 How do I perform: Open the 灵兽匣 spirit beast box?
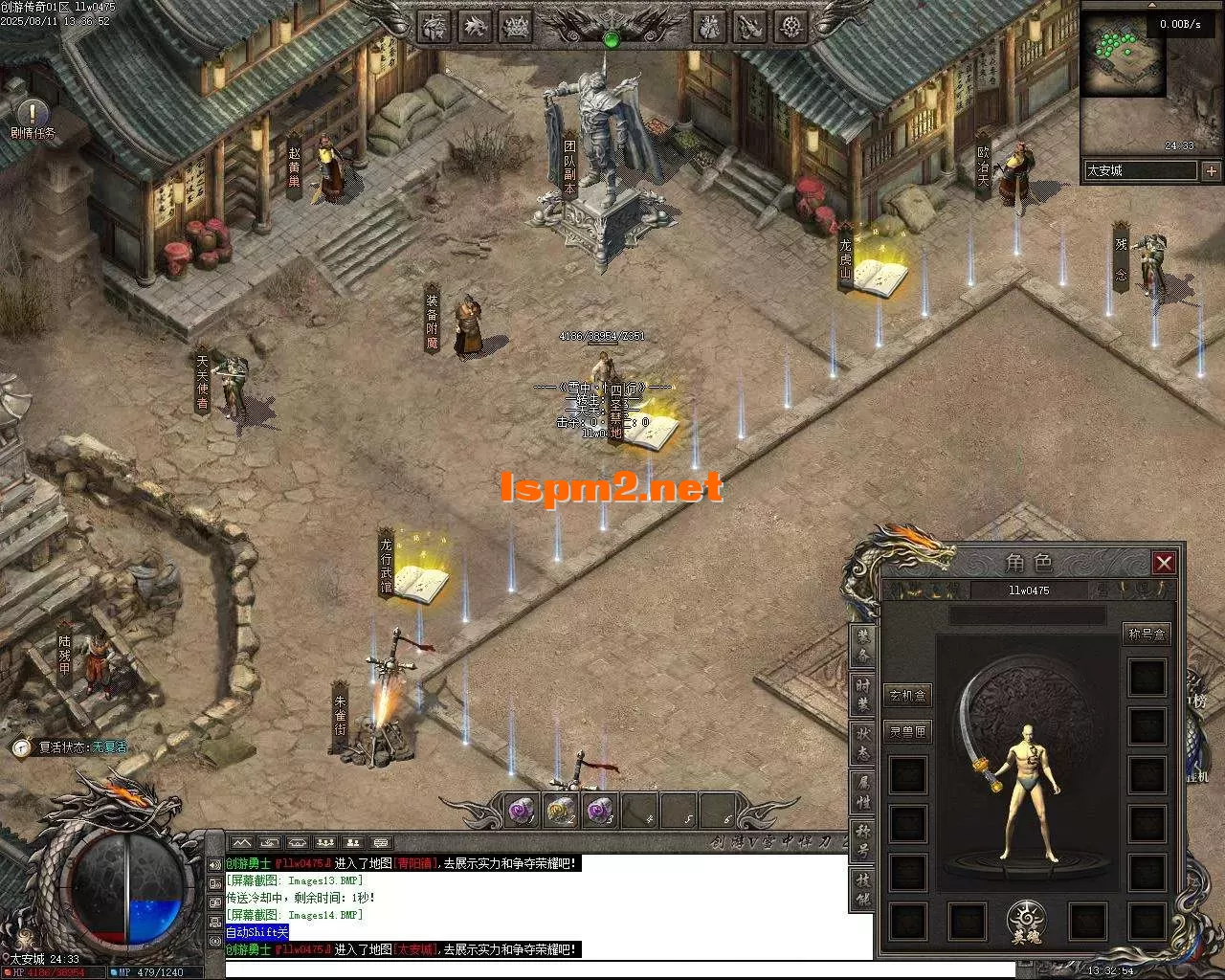tap(907, 732)
